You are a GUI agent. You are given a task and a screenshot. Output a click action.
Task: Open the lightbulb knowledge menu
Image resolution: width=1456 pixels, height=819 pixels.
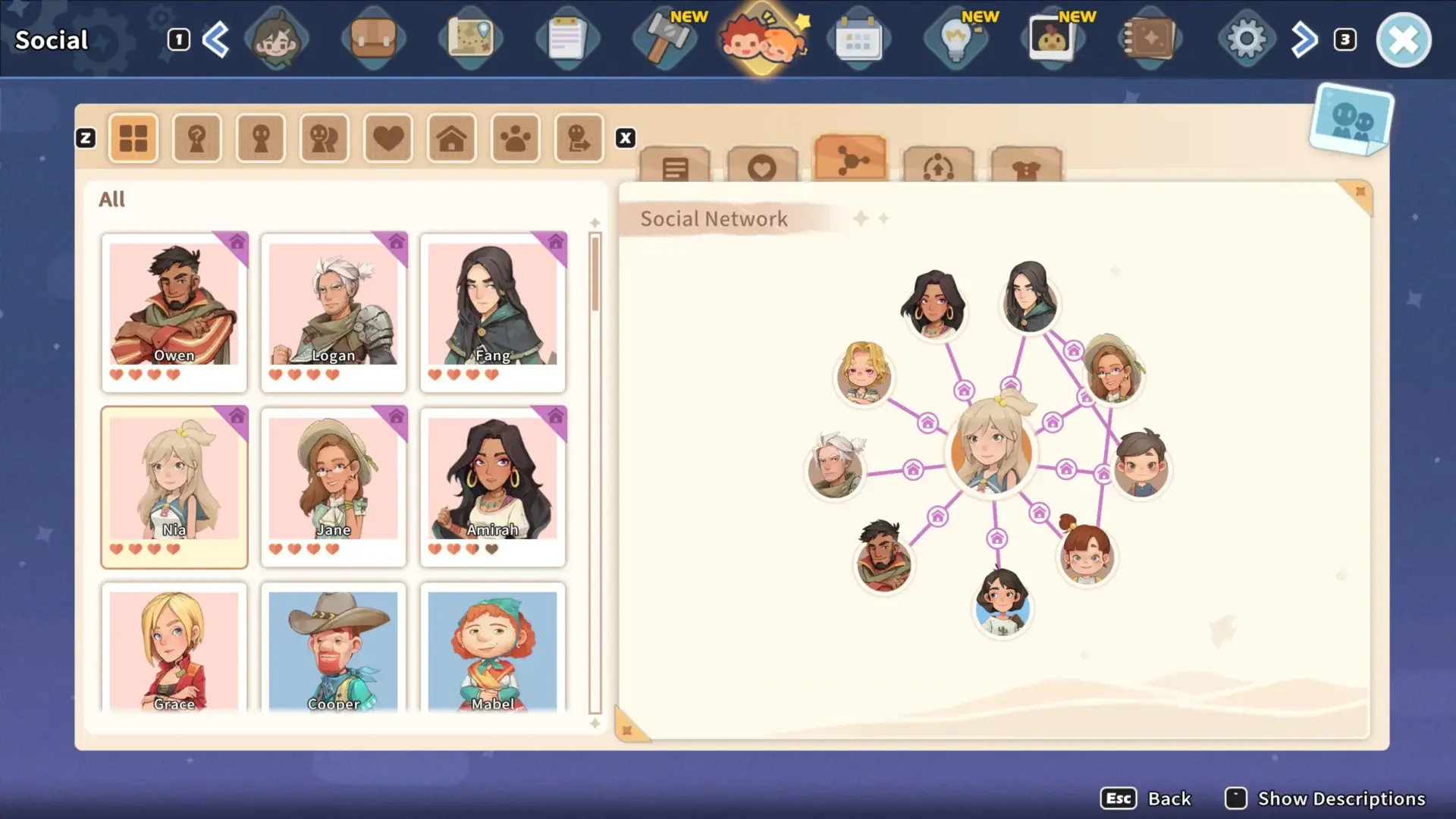[955, 39]
